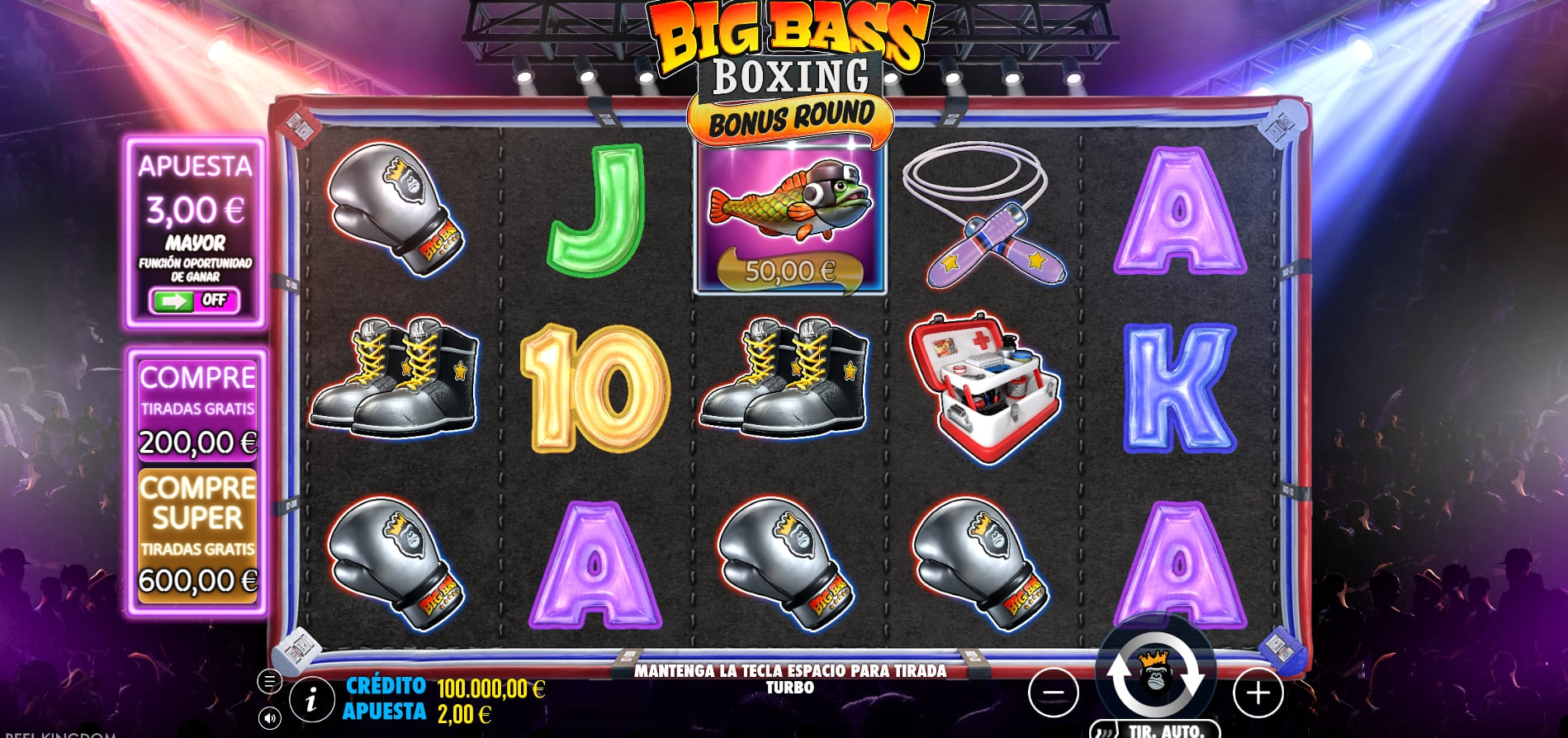Click the jump rope symbol on reel four
Viewport: 1568px width, 738px height.
tap(982, 219)
